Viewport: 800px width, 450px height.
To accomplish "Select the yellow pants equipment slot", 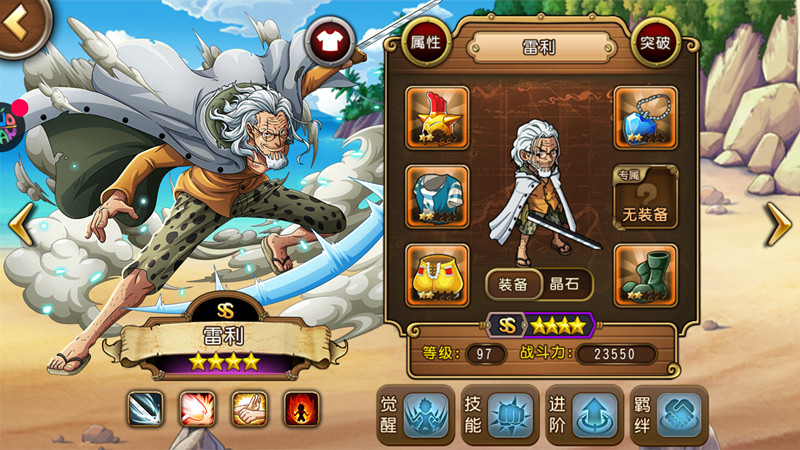I will point(437,273).
